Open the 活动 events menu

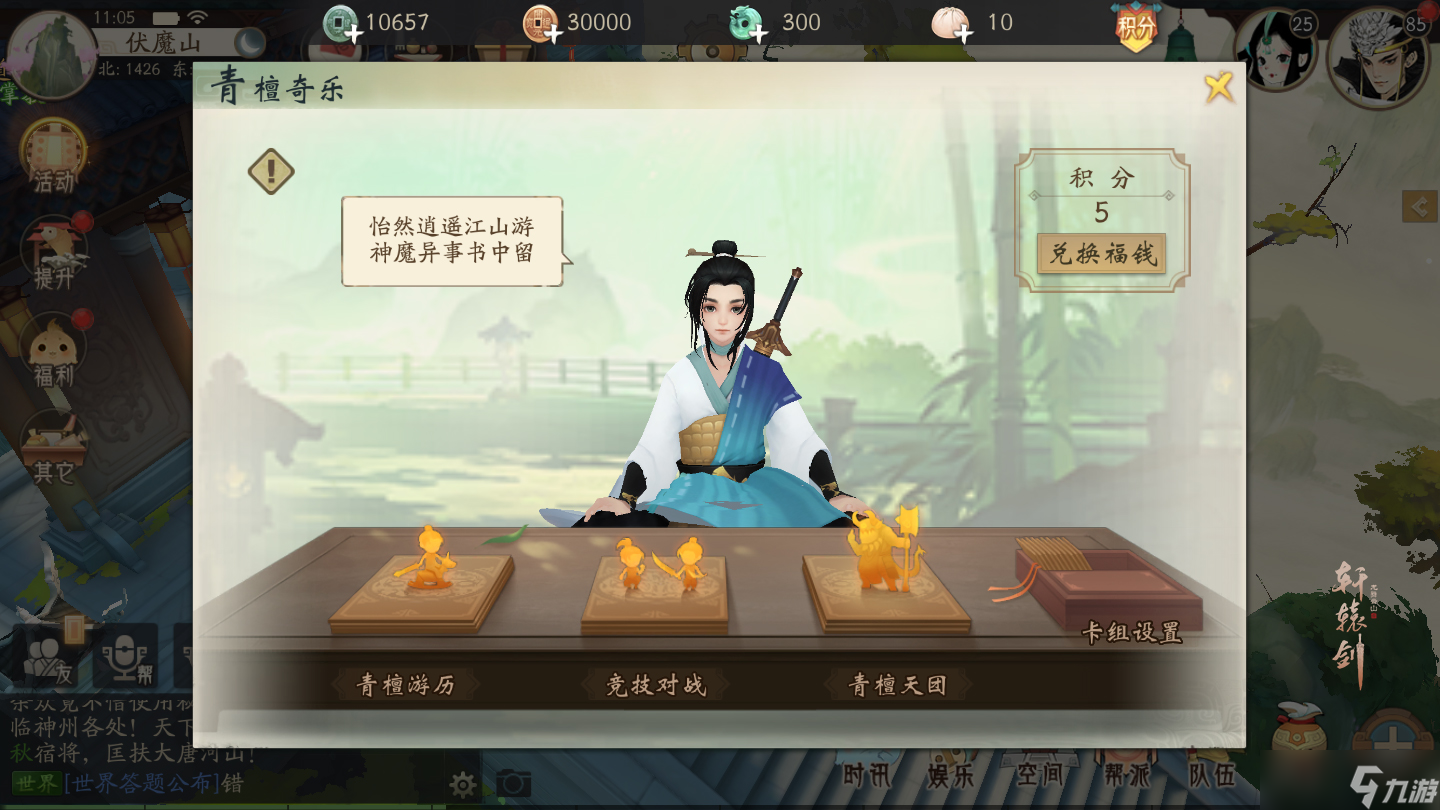click(x=53, y=157)
